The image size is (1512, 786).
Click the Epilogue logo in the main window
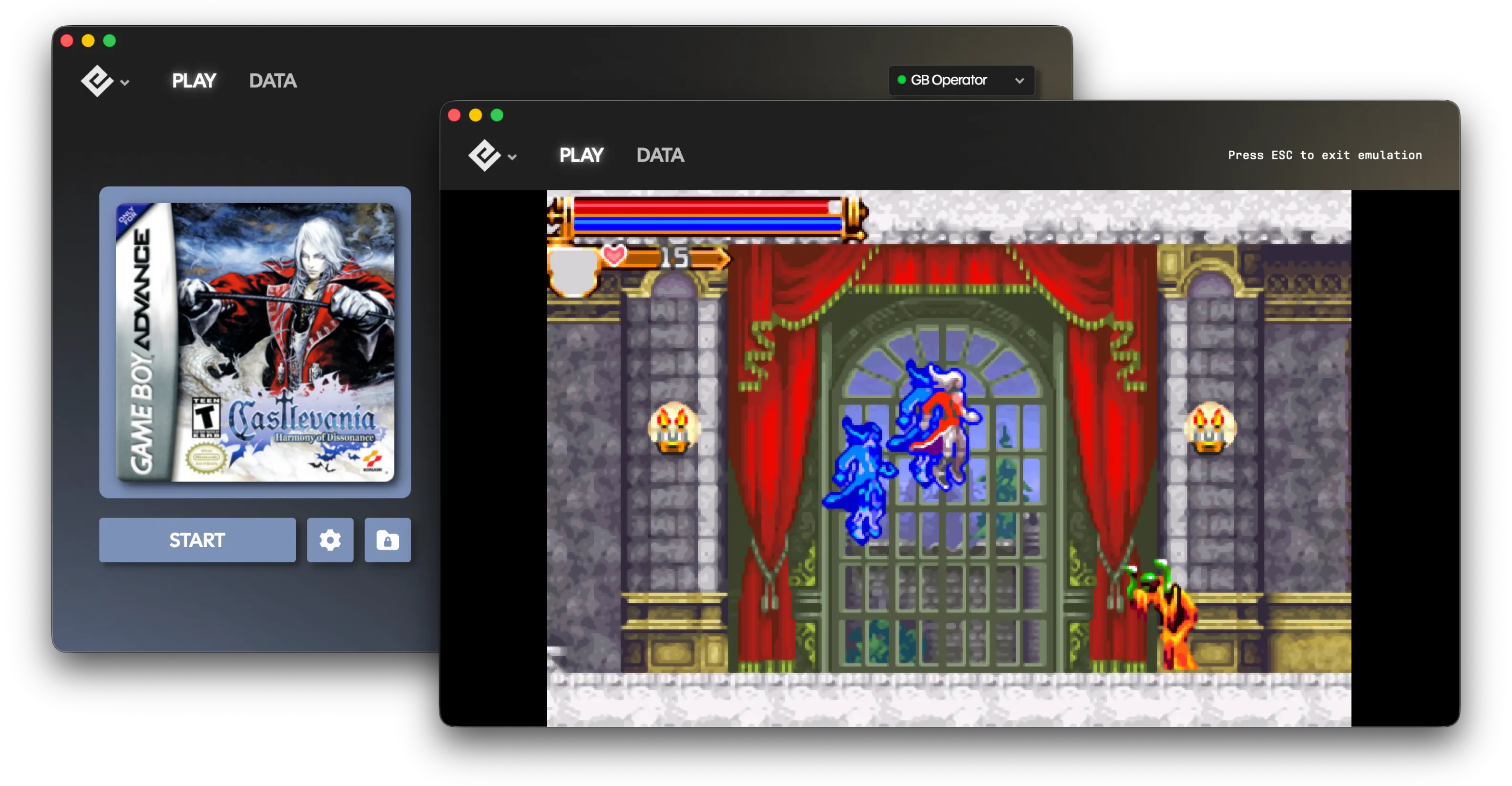97,81
